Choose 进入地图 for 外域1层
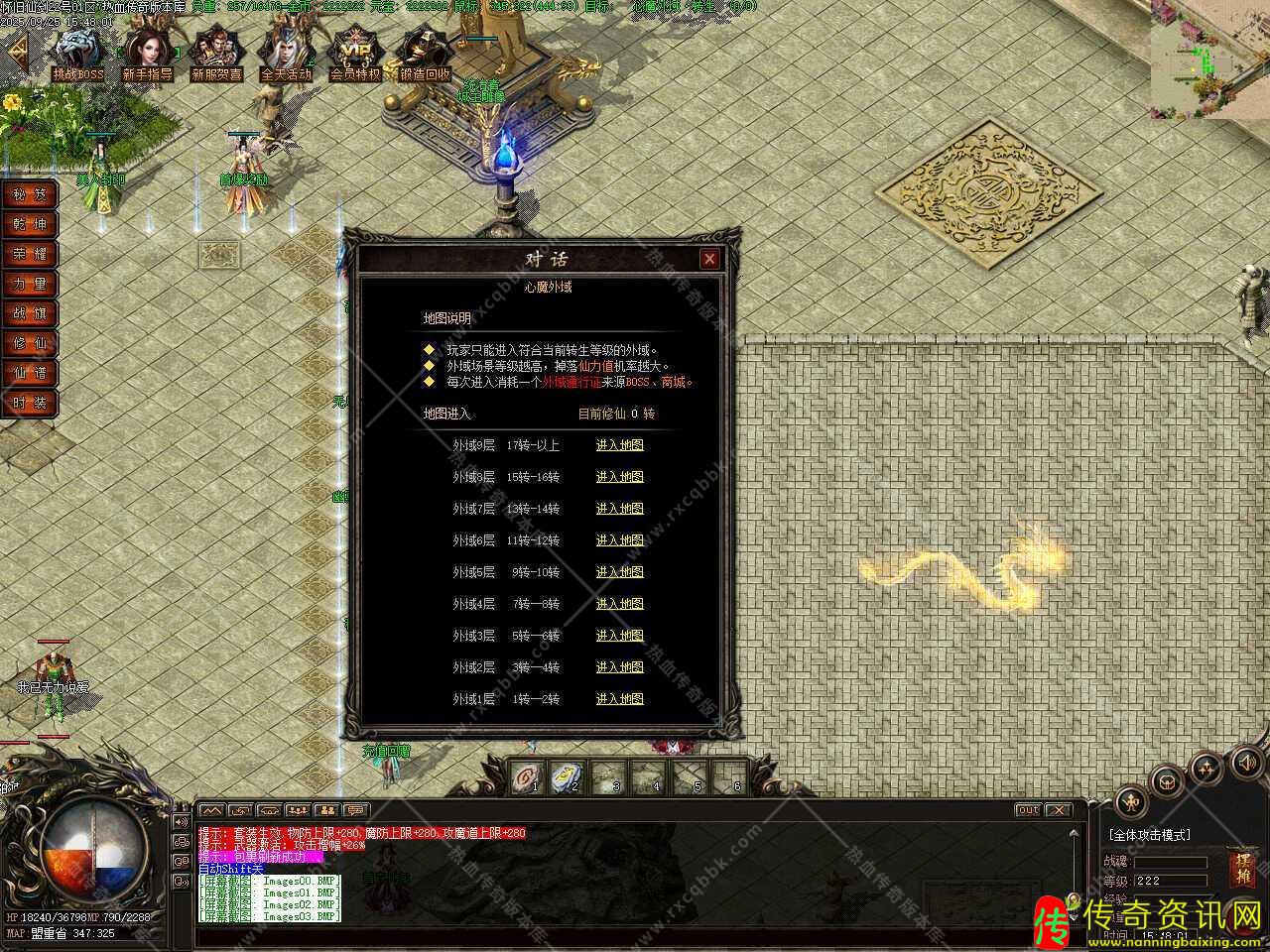 pyautogui.click(x=619, y=699)
